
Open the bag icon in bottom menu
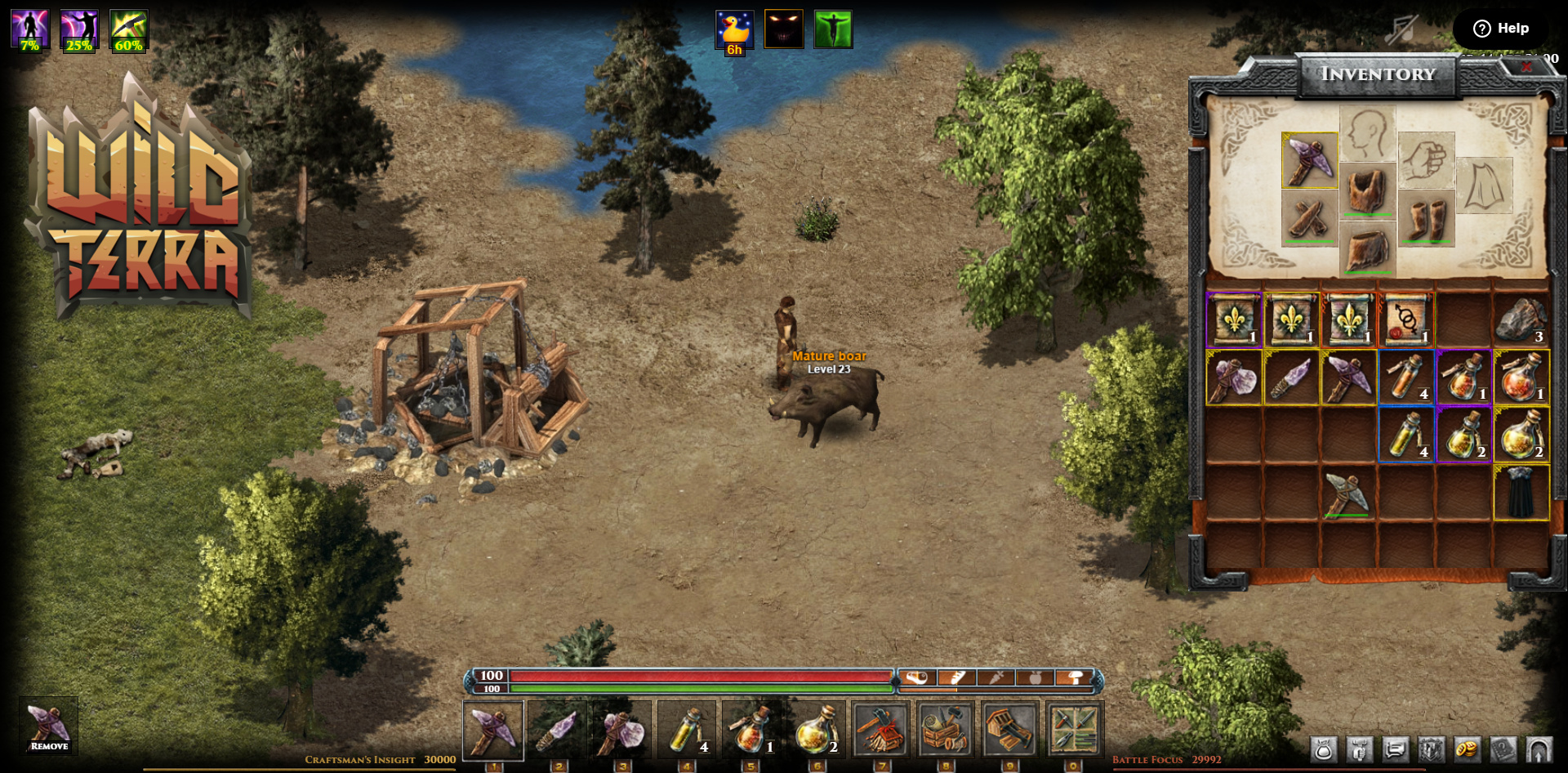pos(1323,749)
